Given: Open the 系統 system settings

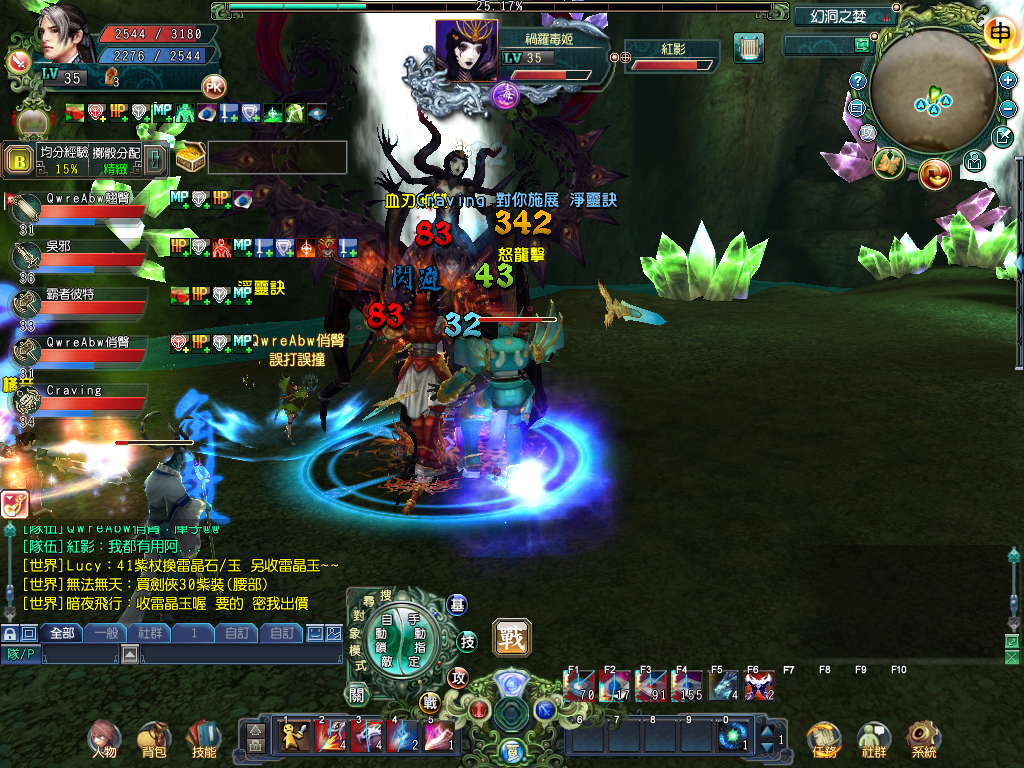Looking at the screenshot, I should 924,738.
